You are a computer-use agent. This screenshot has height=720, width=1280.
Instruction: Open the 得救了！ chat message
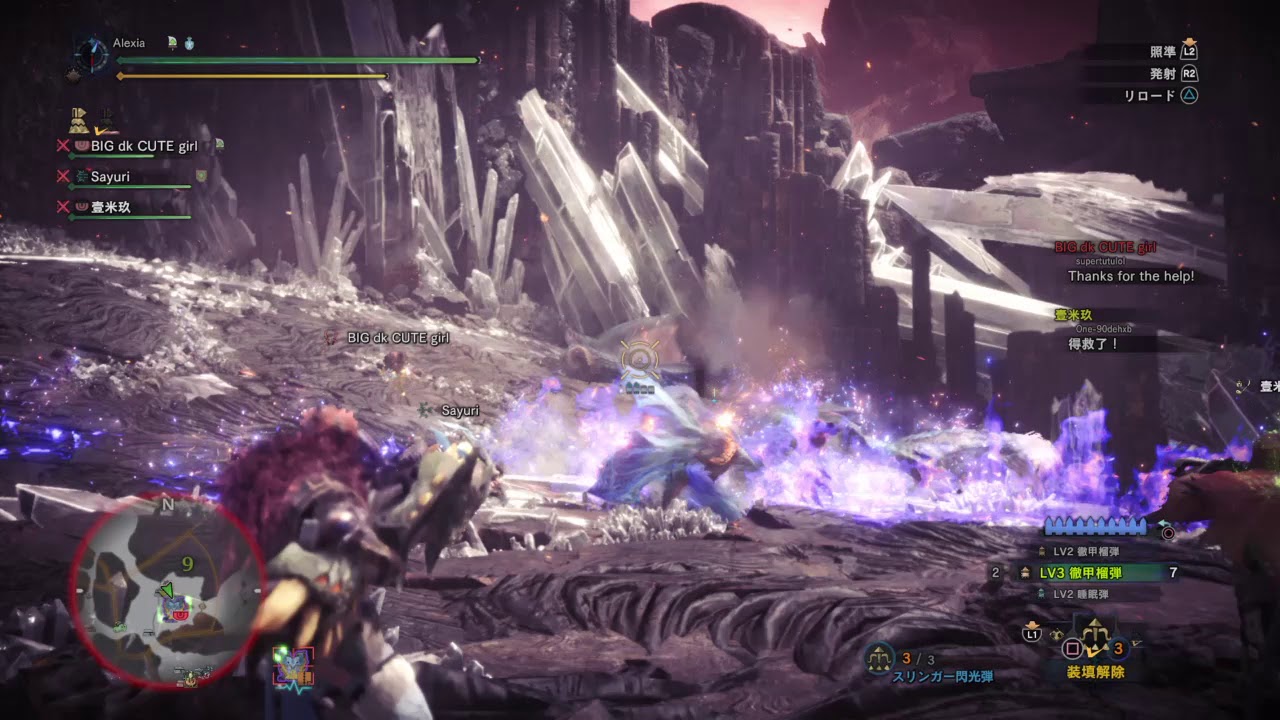1093,344
